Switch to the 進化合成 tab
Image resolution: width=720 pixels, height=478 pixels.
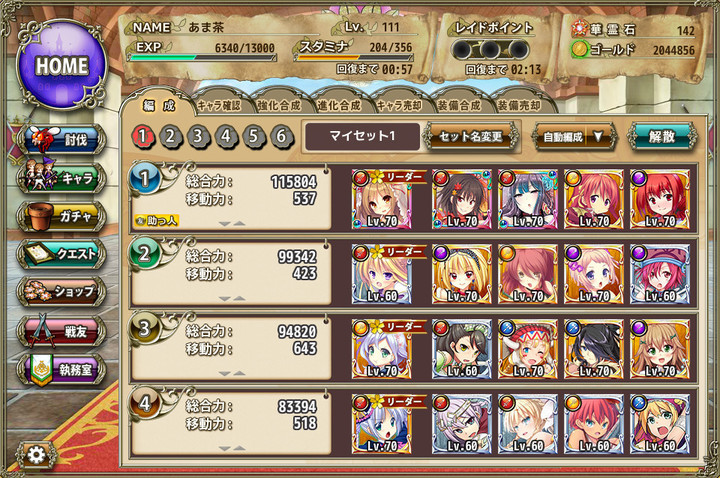341,105
